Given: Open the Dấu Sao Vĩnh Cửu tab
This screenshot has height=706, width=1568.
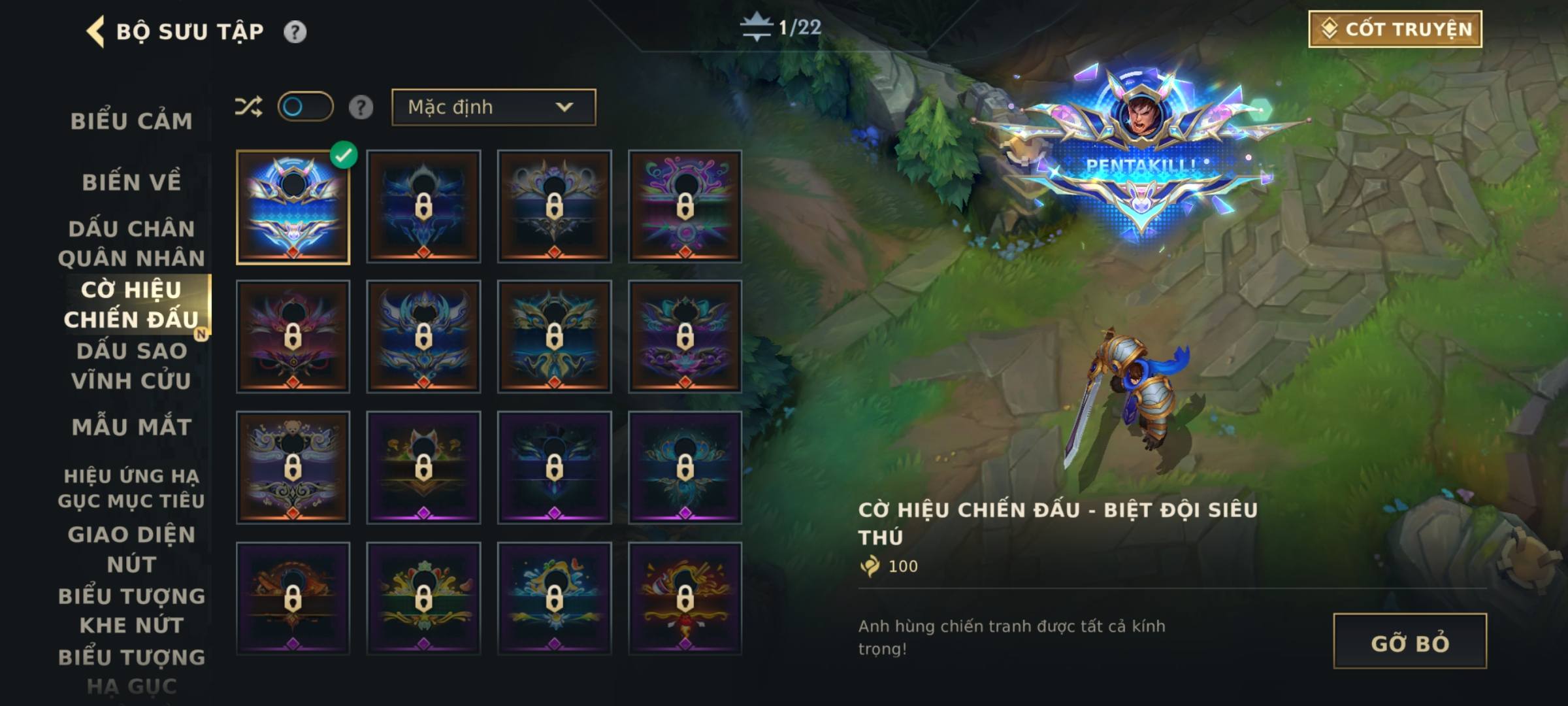Looking at the screenshot, I should (x=131, y=366).
